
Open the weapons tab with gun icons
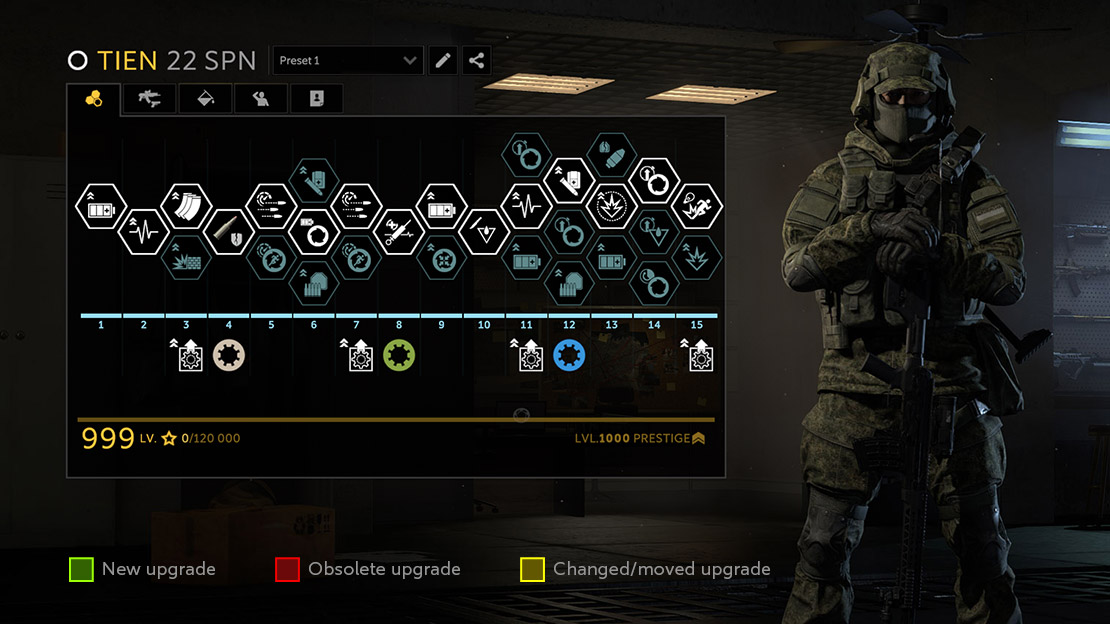[150, 98]
